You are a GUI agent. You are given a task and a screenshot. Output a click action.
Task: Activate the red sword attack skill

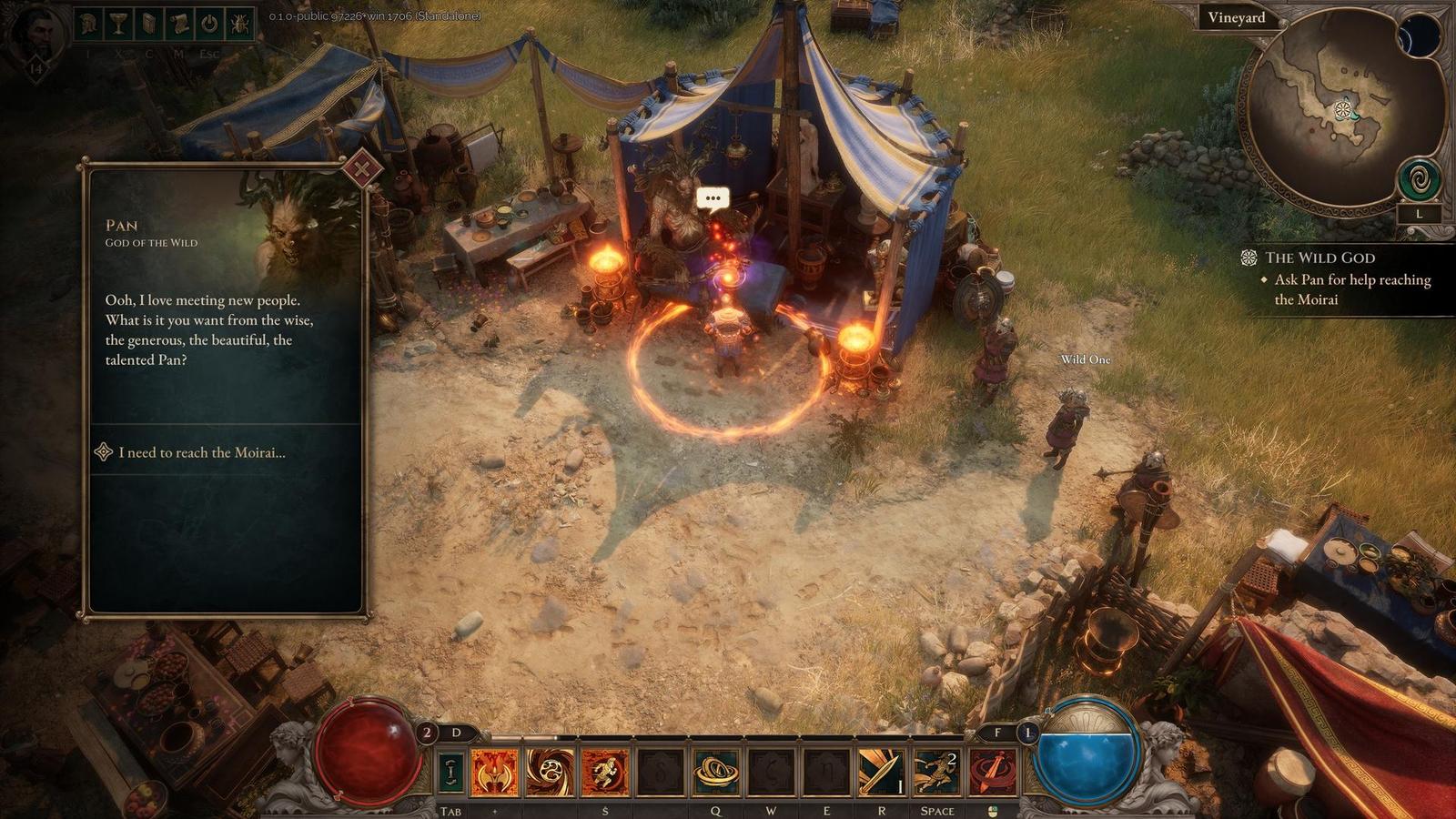pyautogui.click(x=992, y=772)
